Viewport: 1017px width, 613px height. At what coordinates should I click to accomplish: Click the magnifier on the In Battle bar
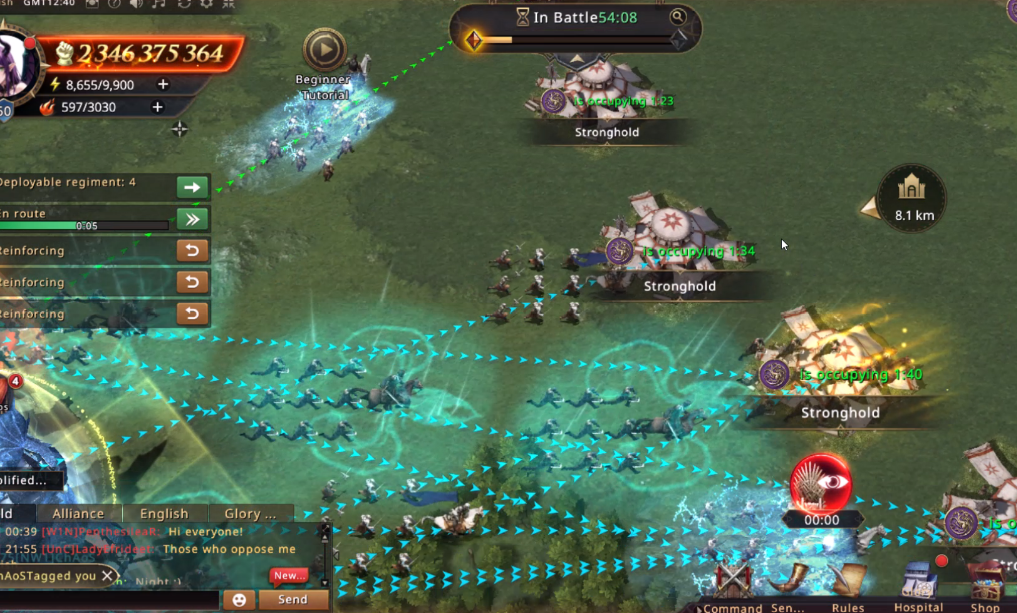(678, 17)
